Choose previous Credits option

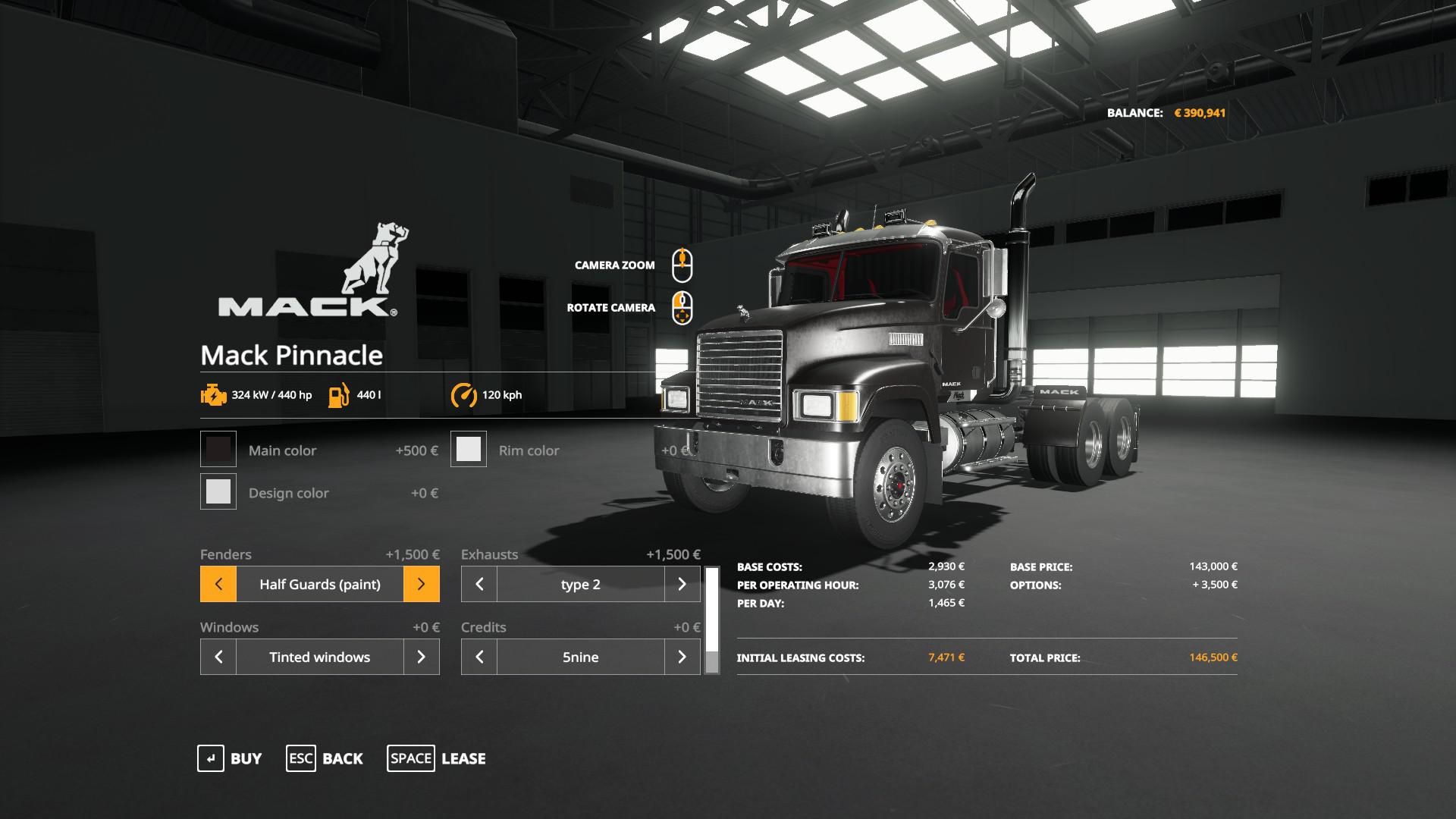(x=479, y=657)
